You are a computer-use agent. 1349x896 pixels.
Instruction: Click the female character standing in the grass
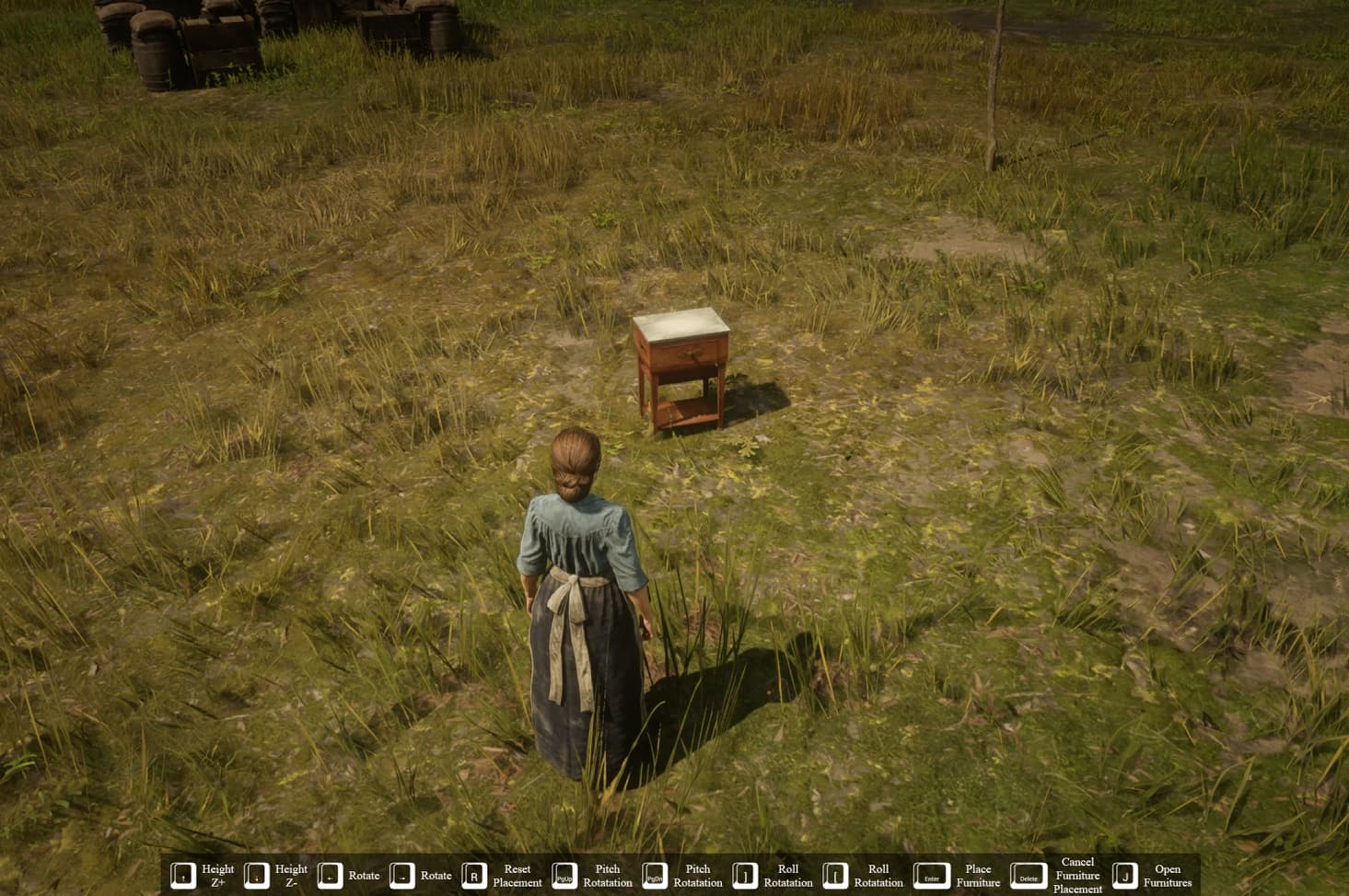(x=580, y=599)
